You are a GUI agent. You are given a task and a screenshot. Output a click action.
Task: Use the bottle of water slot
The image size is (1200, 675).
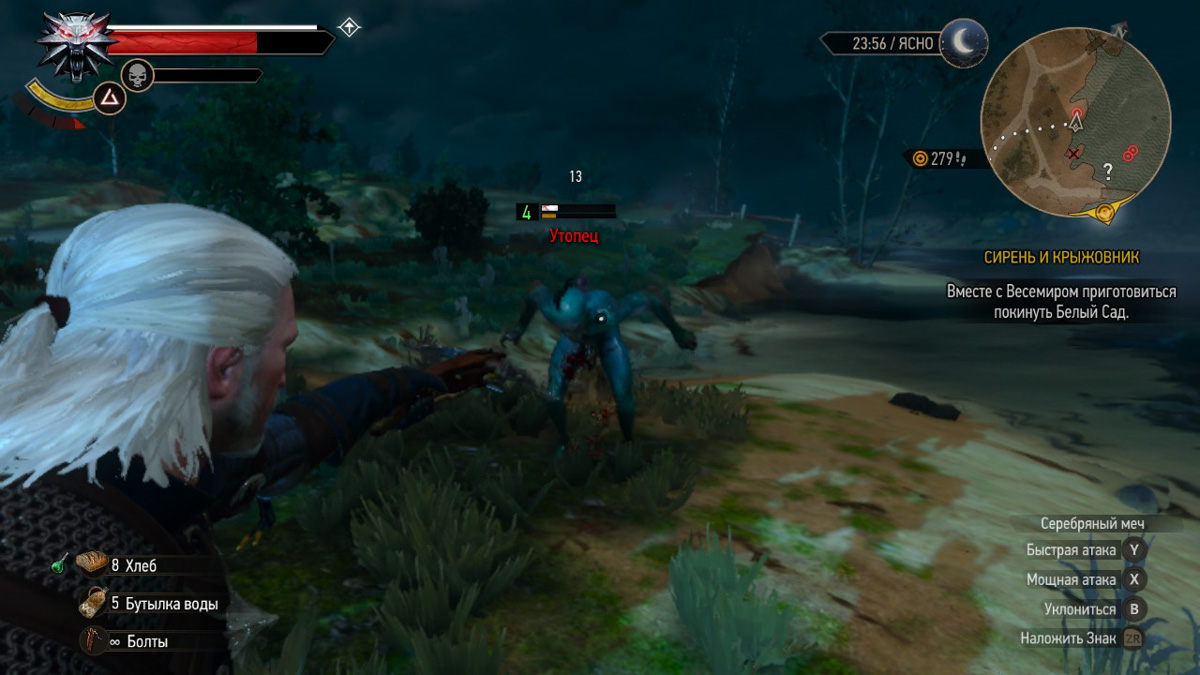click(x=93, y=603)
